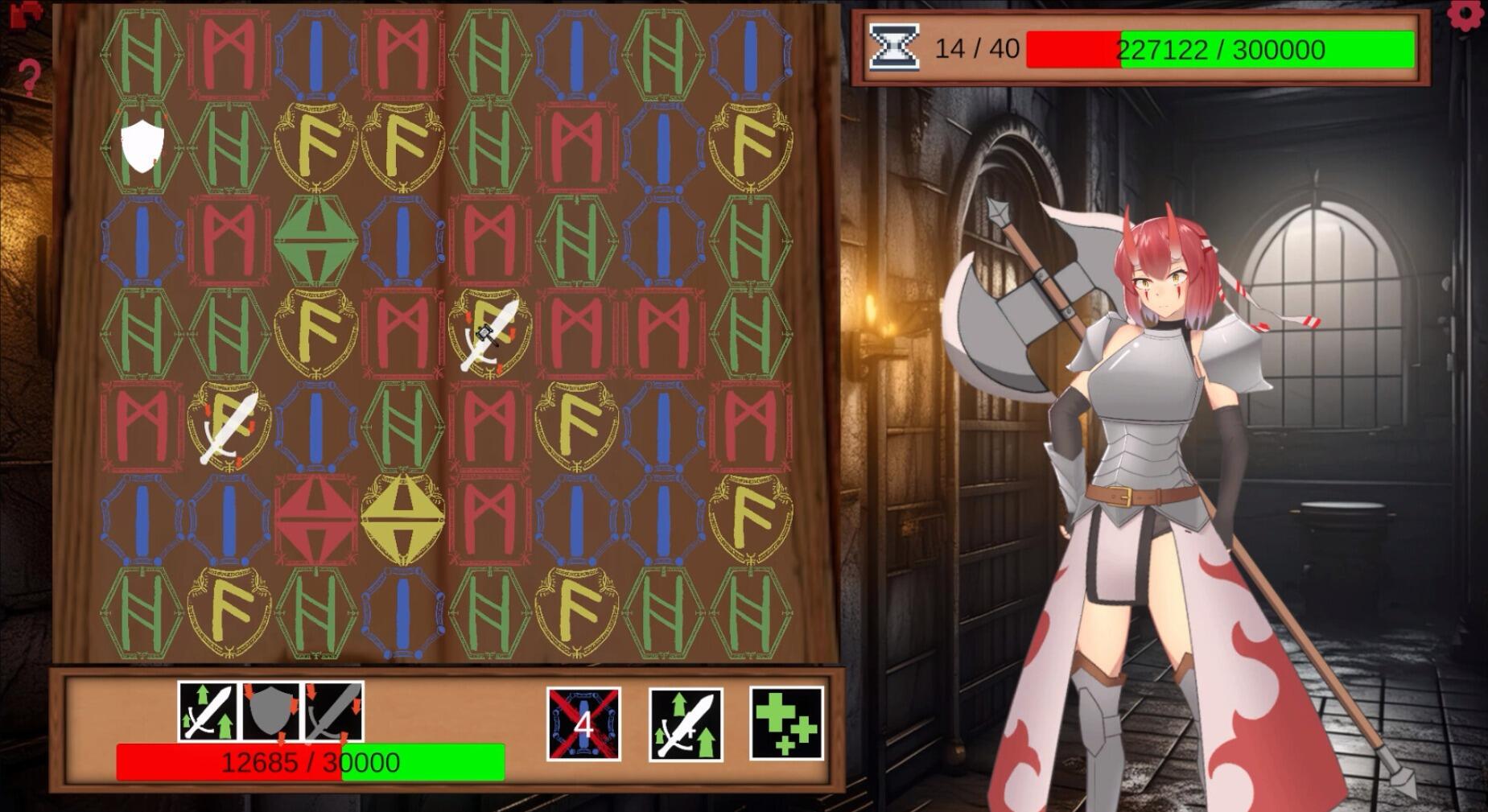Show help with the red question mark
This screenshot has width=1488, height=812.
tap(29, 77)
